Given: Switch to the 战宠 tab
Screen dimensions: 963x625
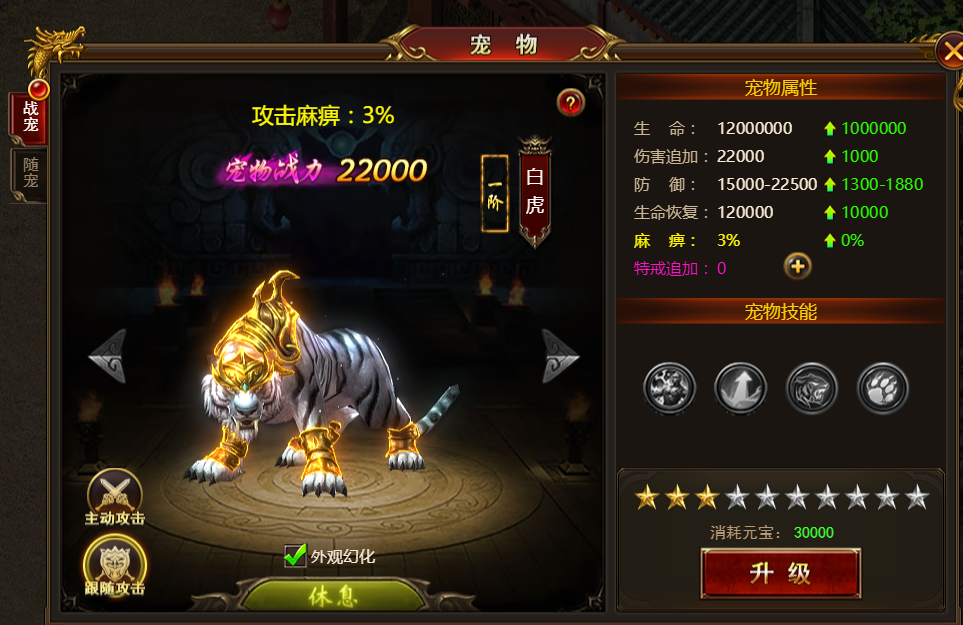Looking at the screenshot, I should pos(29,117).
